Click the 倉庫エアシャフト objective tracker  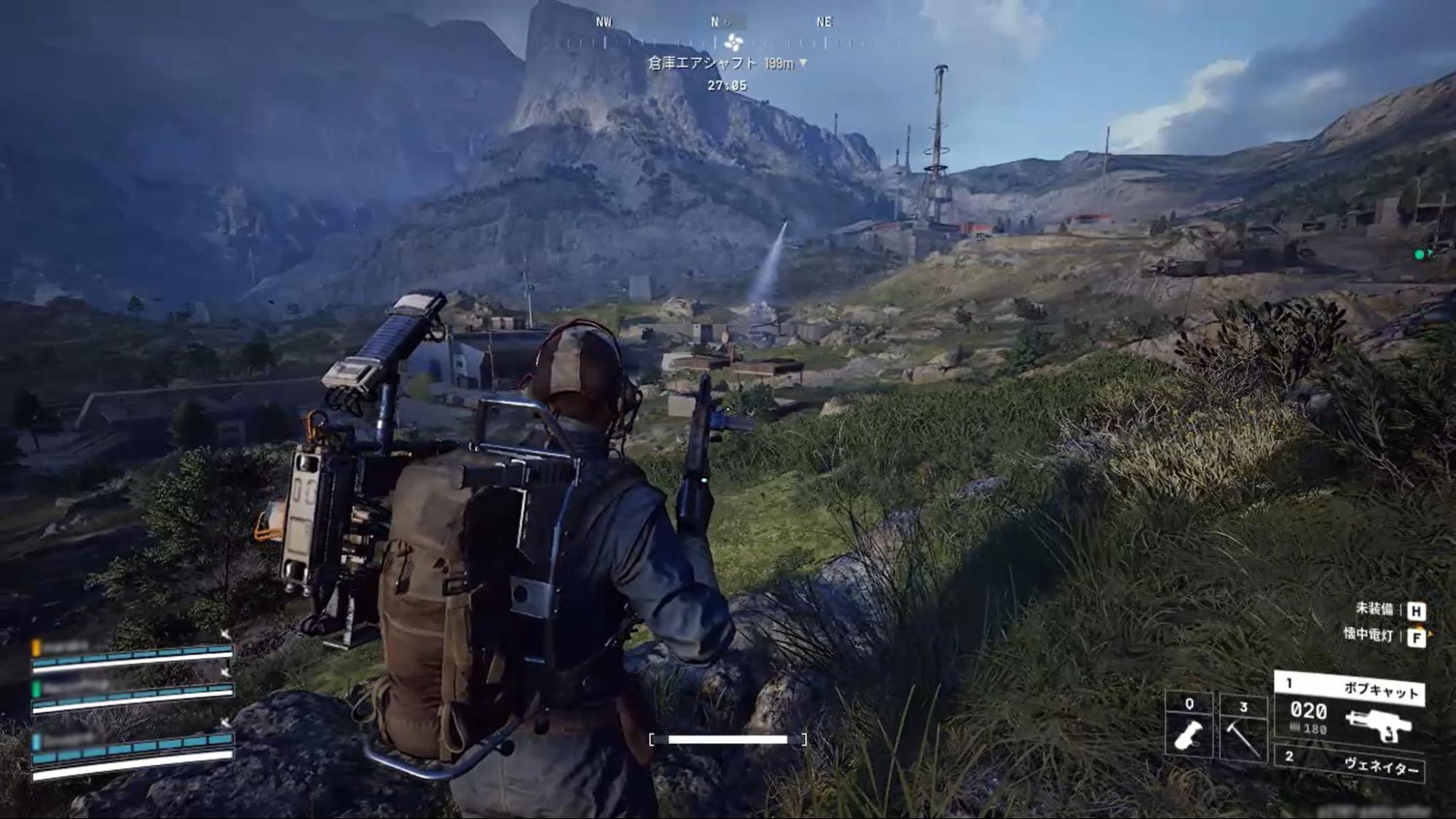[726, 63]
